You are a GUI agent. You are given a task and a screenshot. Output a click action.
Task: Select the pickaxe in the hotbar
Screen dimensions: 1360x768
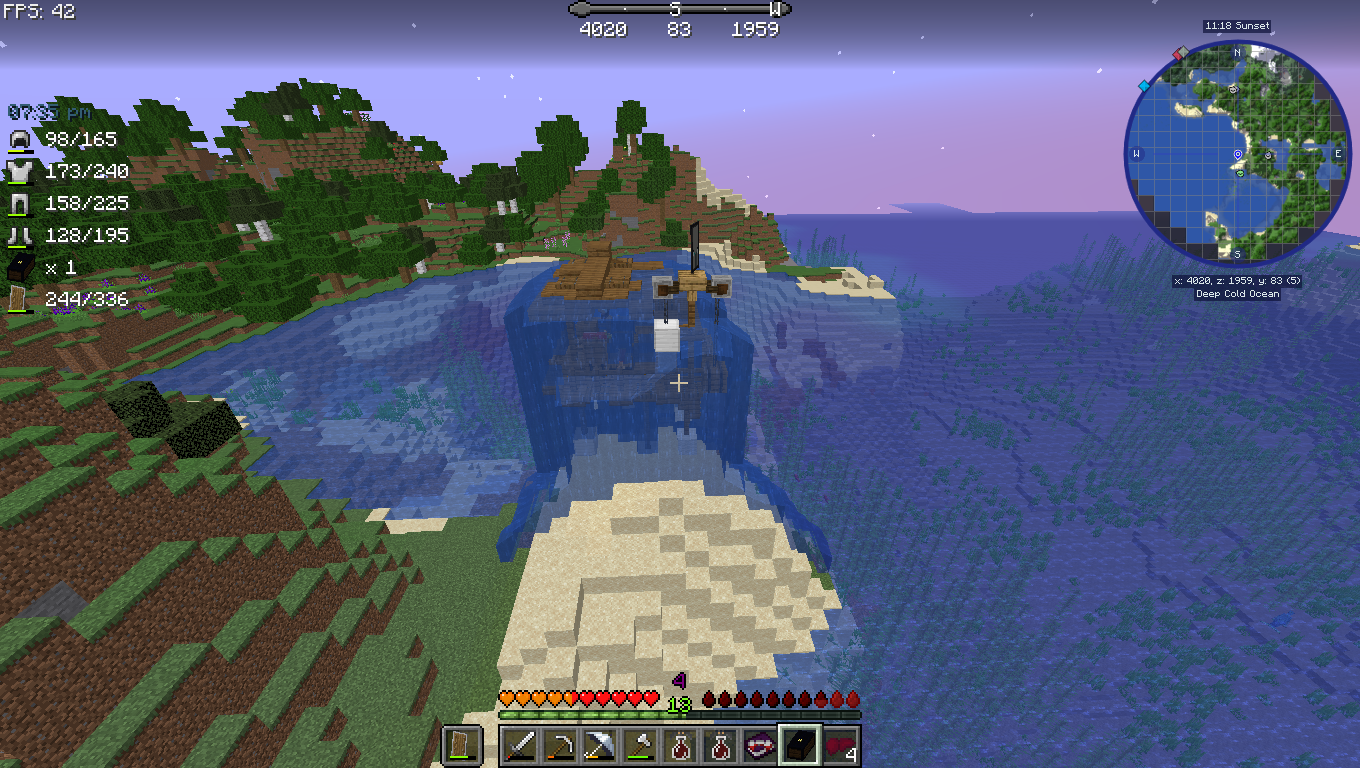(559, 747)
